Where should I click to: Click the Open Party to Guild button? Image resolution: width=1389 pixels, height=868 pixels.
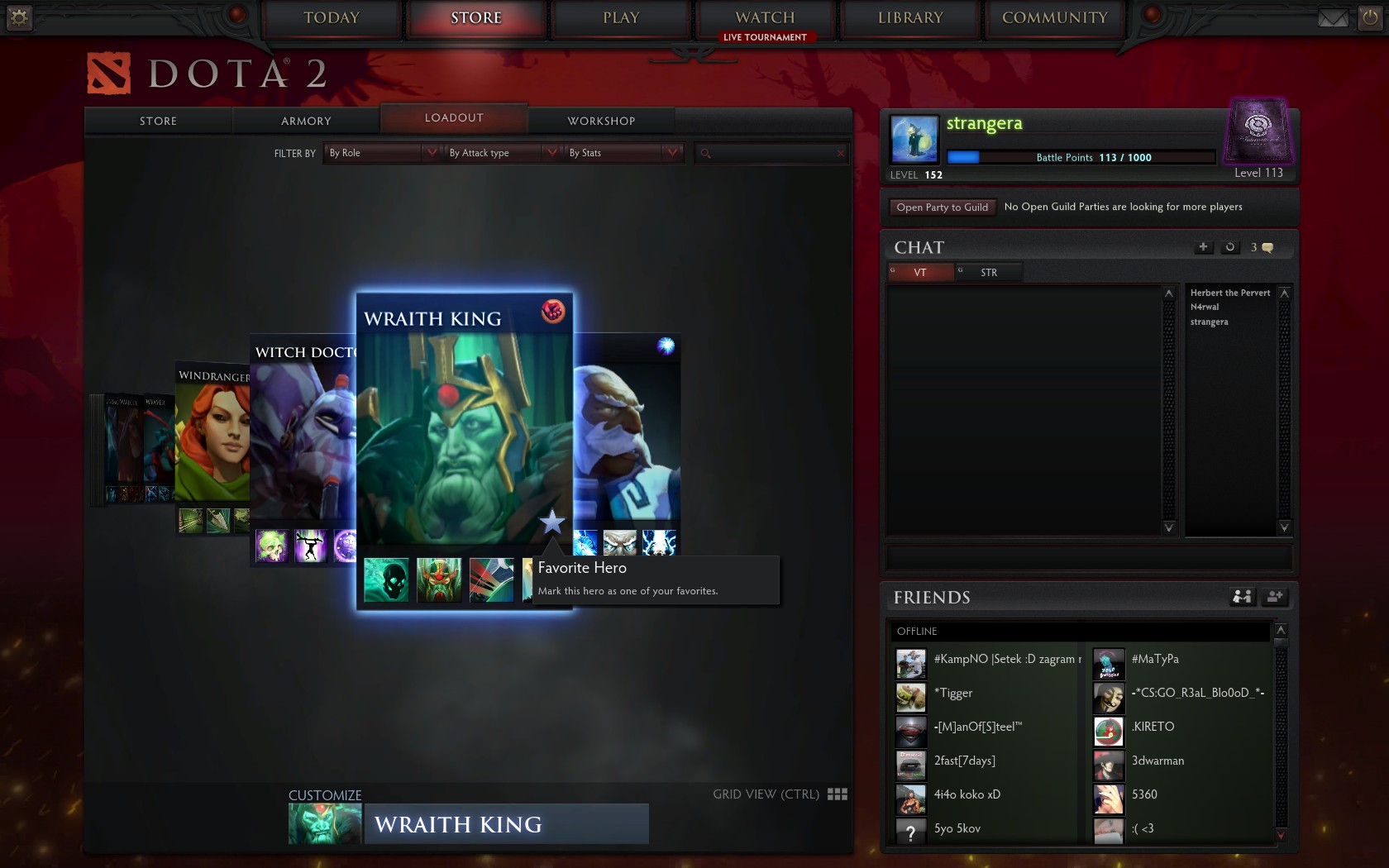click(942, 207)
